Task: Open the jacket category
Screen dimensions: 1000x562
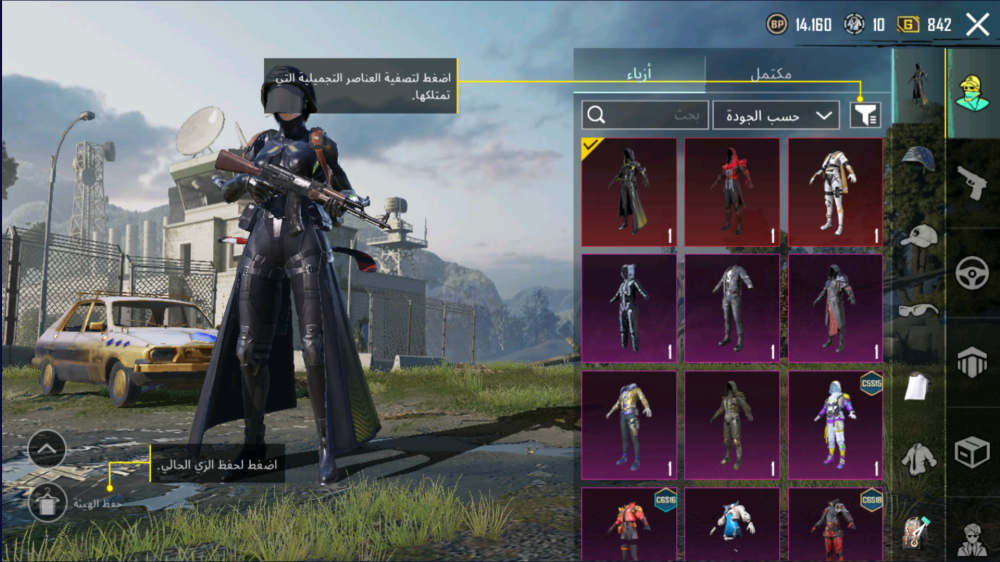Action: [x=918, y=459]
